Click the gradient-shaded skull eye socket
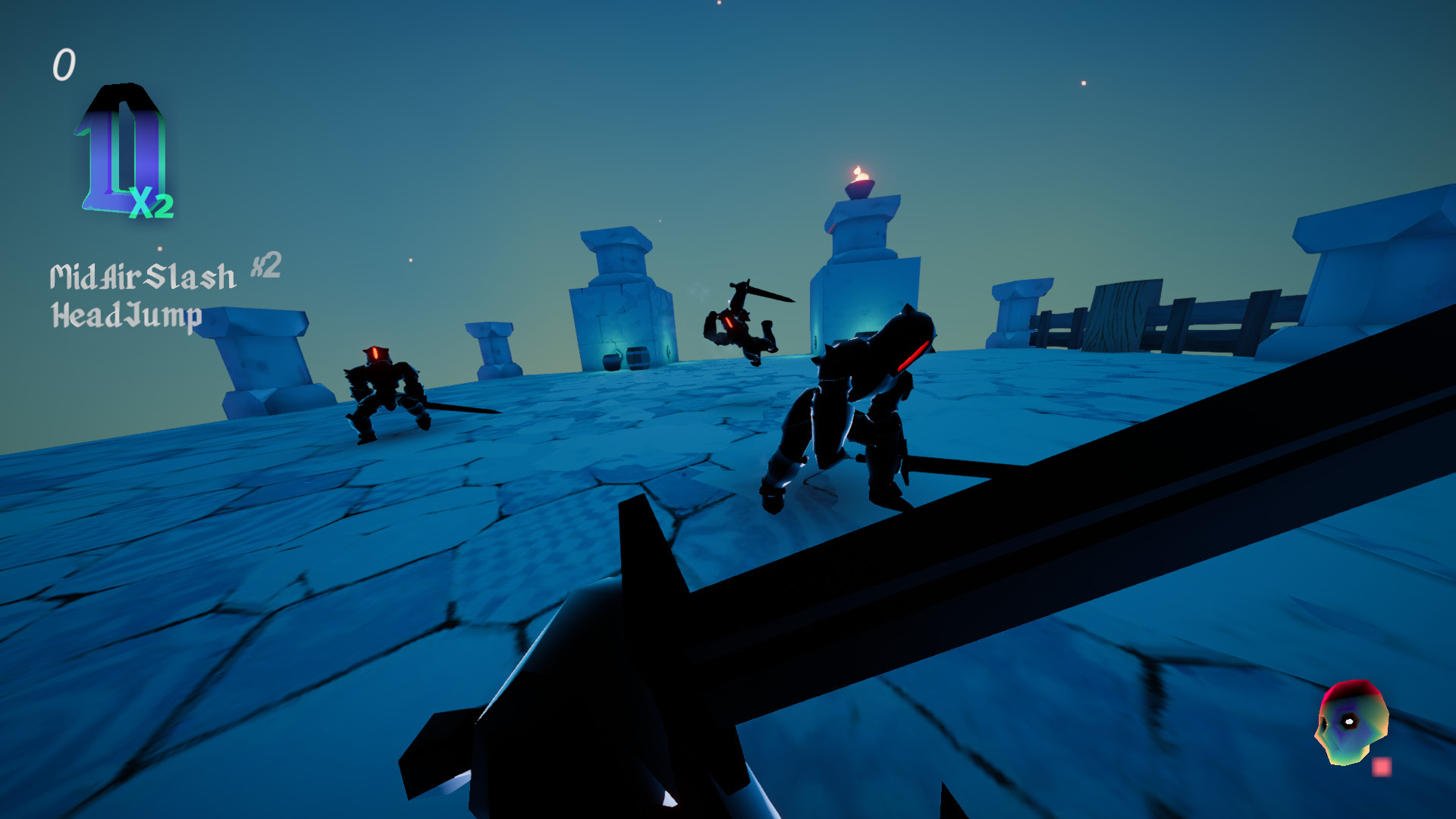The width and height of the screenshot is (1456, 819). click(x=1348, y=722)
